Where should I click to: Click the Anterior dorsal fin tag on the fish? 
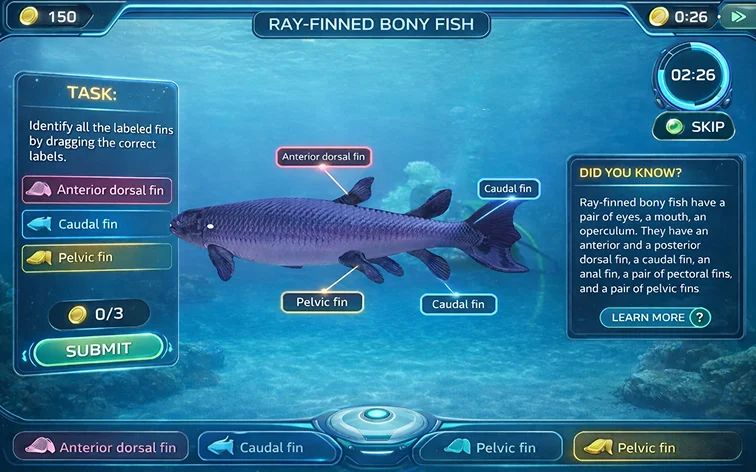point(323,157)
